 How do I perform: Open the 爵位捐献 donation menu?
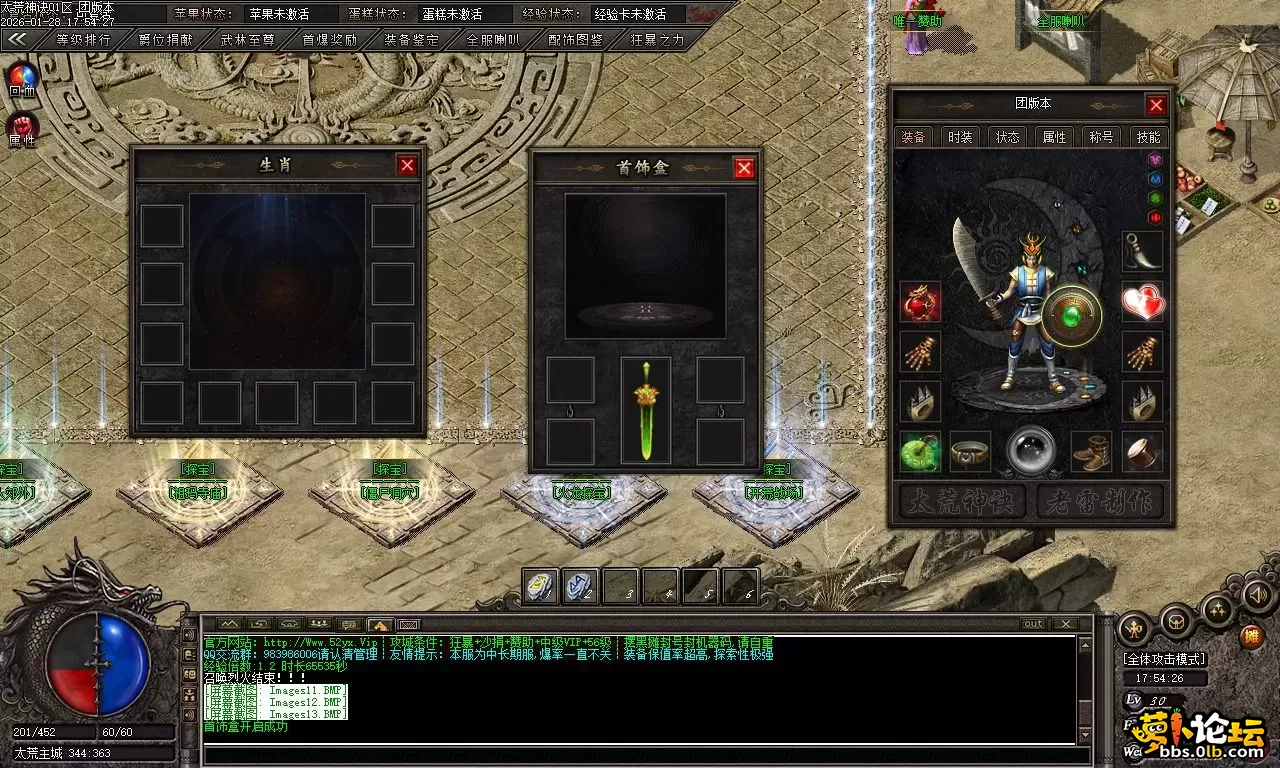pos(165,41)
